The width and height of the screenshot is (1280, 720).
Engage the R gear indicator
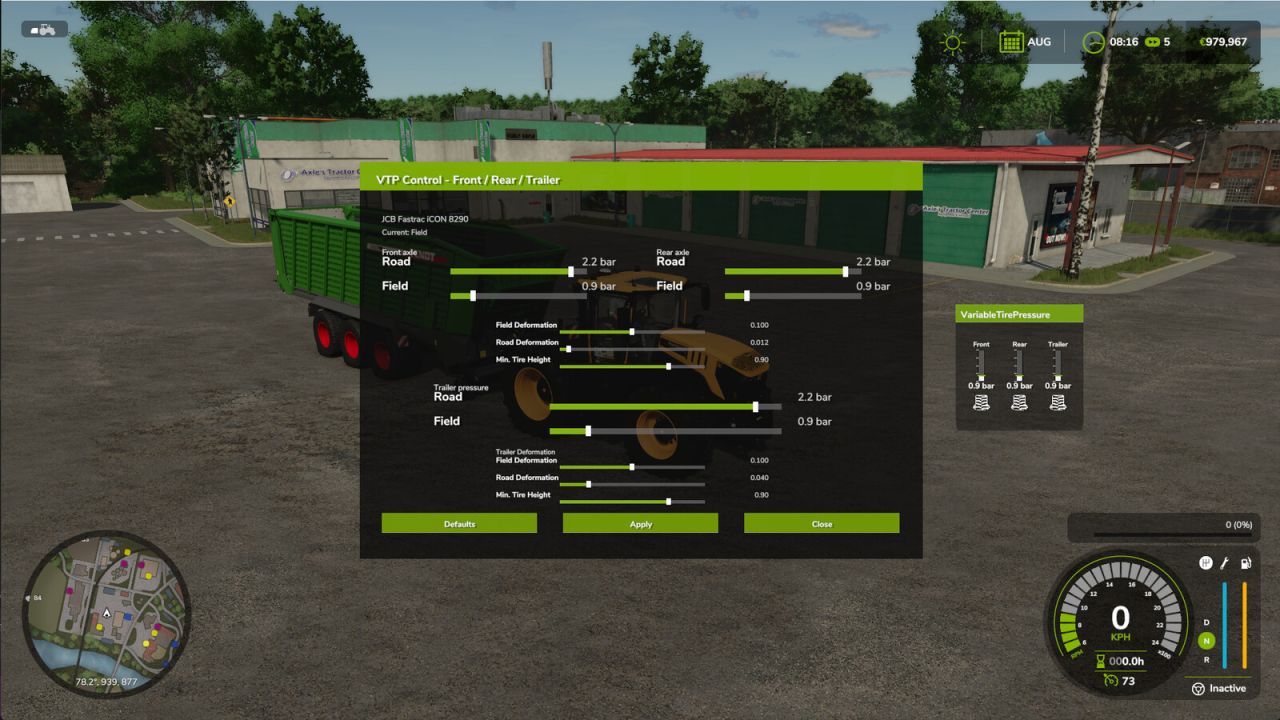(1206, 659)
